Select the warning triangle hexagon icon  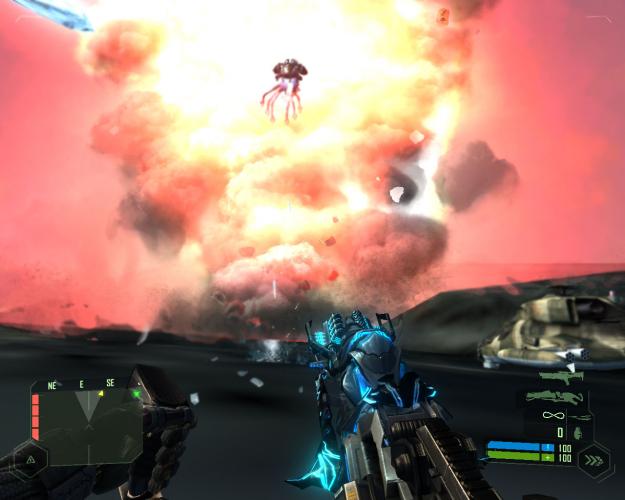29,459
